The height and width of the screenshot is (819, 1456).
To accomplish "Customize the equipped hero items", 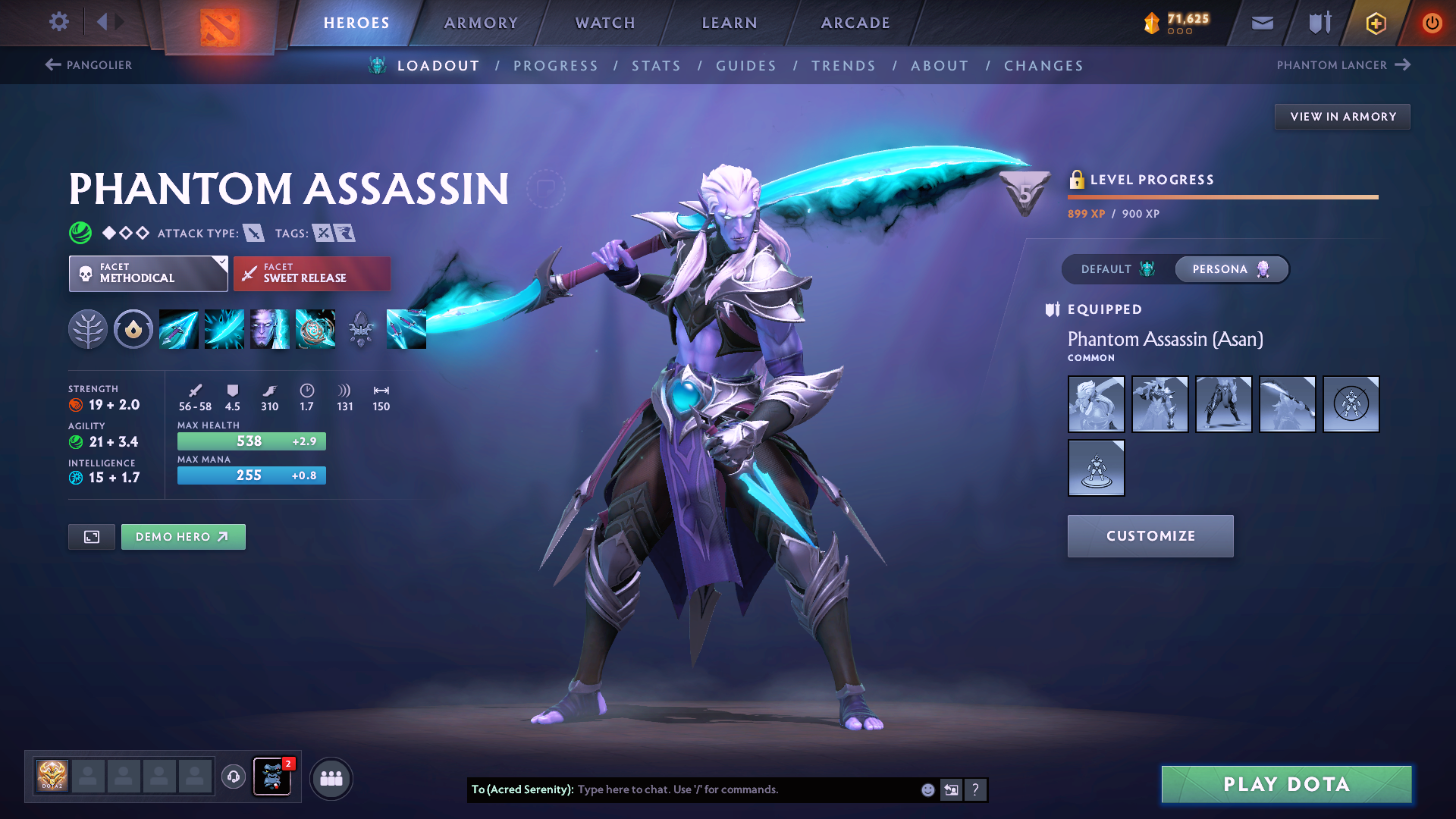I will 1150,536.
